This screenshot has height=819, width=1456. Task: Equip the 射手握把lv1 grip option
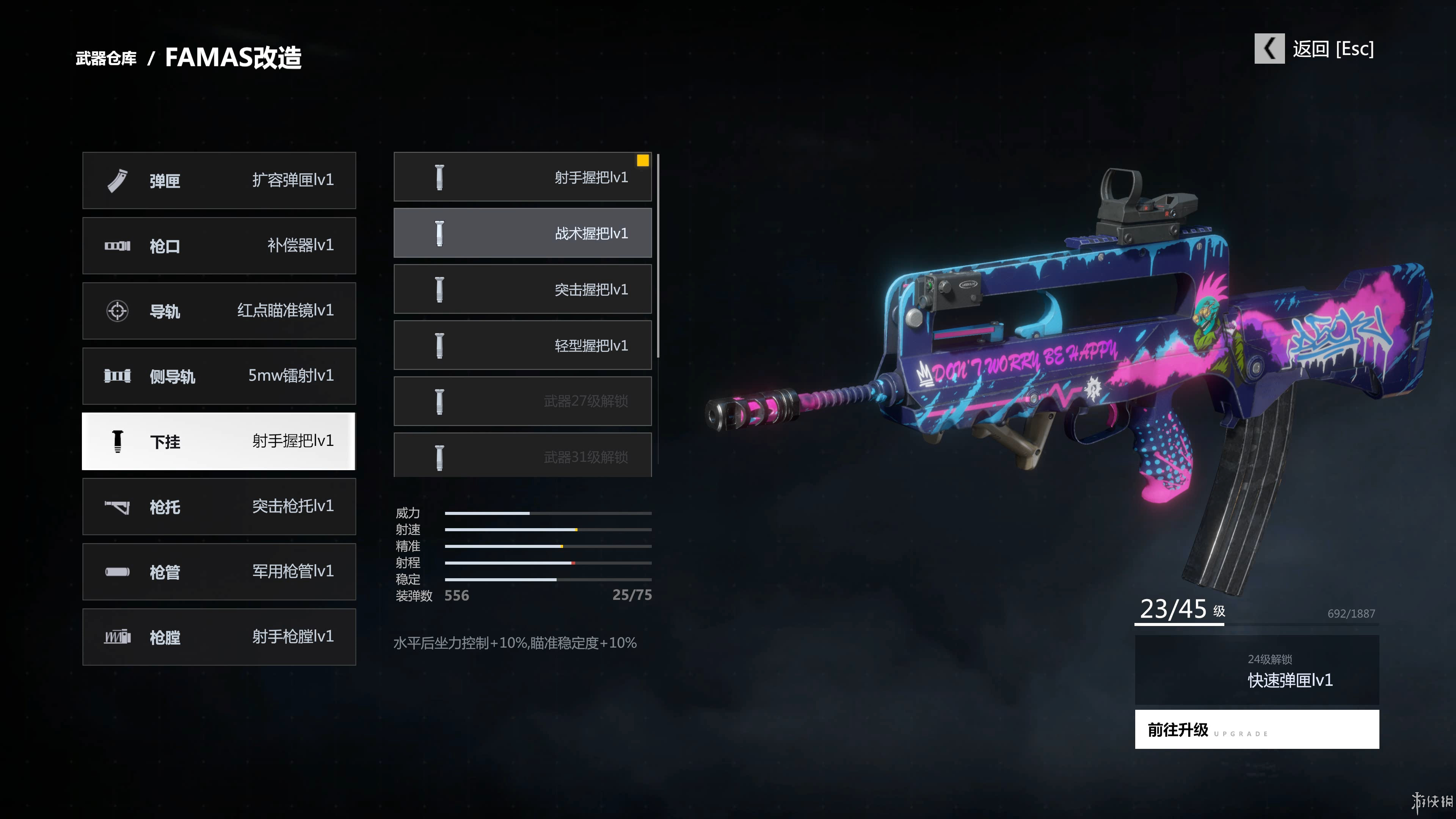(x=522, y=177)
